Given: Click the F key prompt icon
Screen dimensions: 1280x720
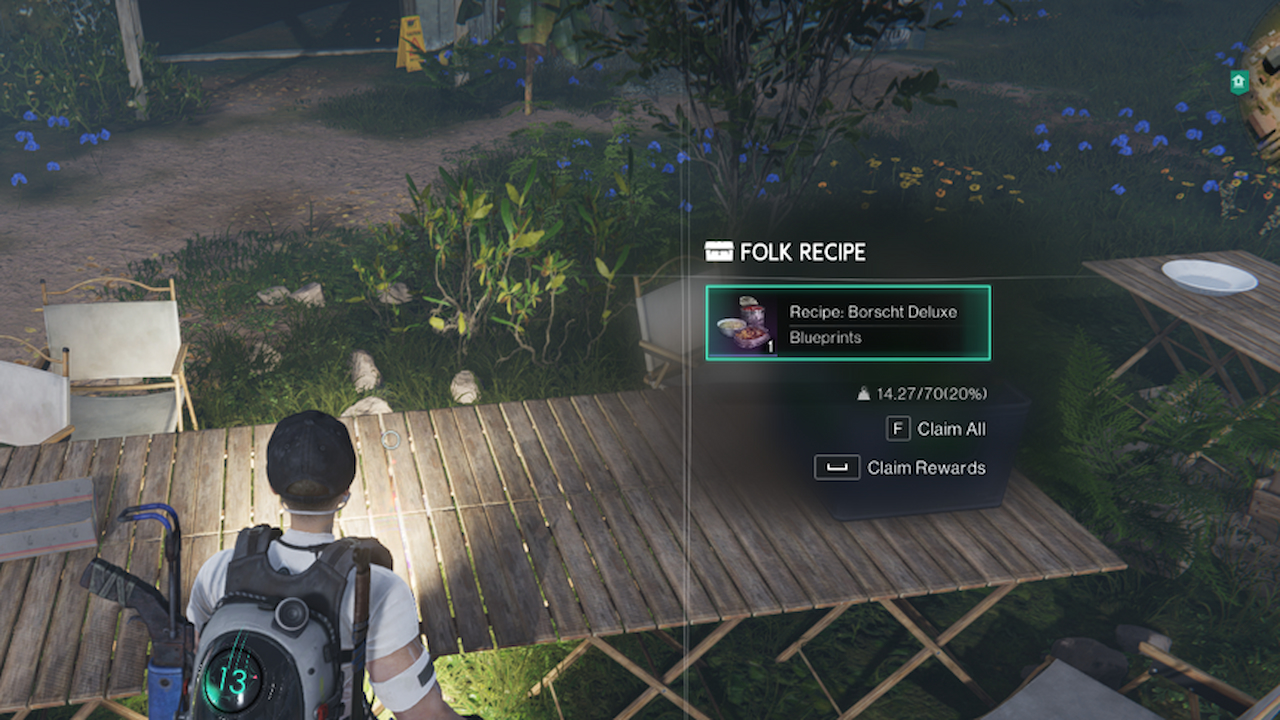Looking at the screenshot, I should (x=898, y=429).
